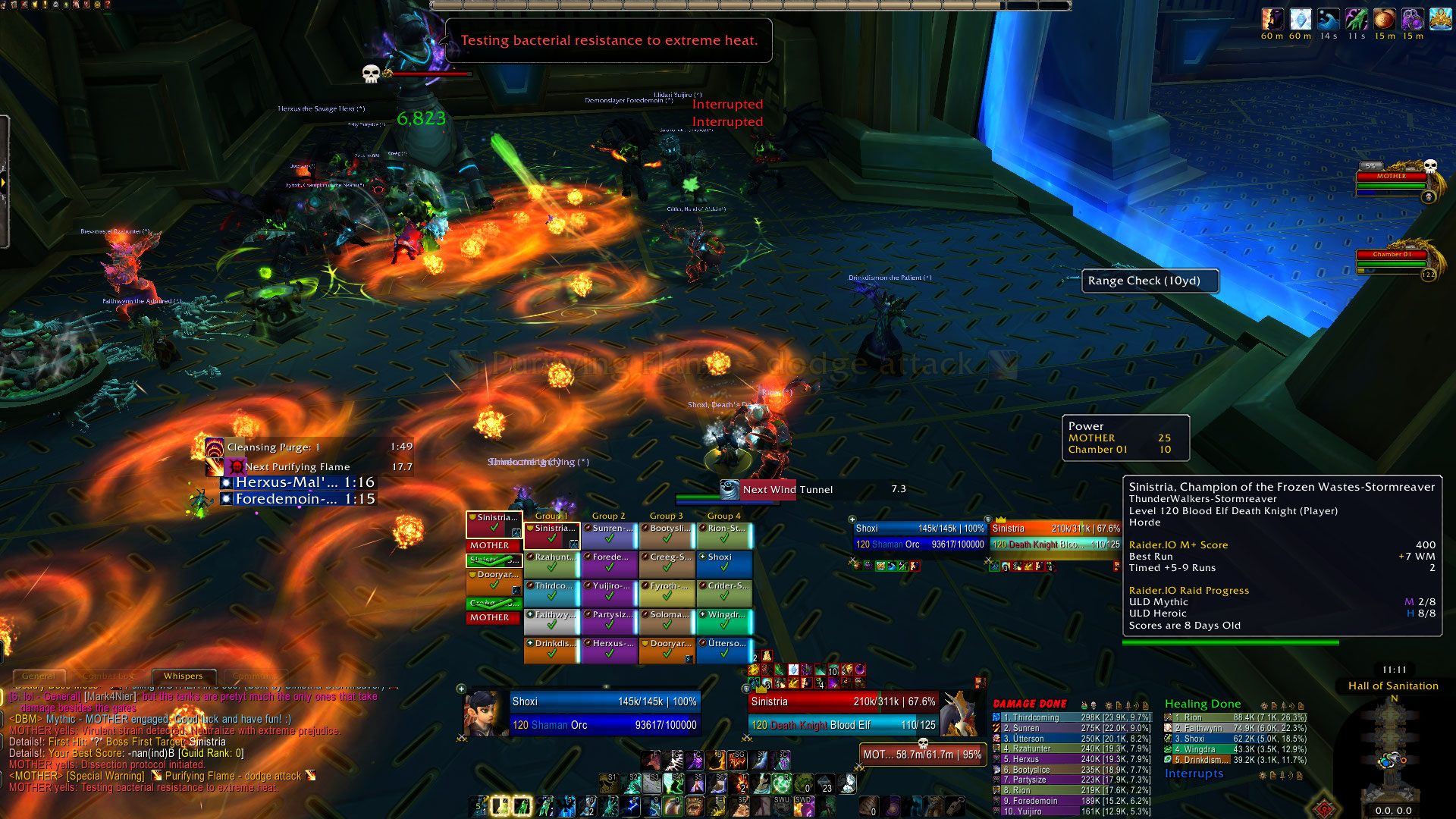1456x819 pixels.
Task: Open the General chat tab
Action: point(39,676)
